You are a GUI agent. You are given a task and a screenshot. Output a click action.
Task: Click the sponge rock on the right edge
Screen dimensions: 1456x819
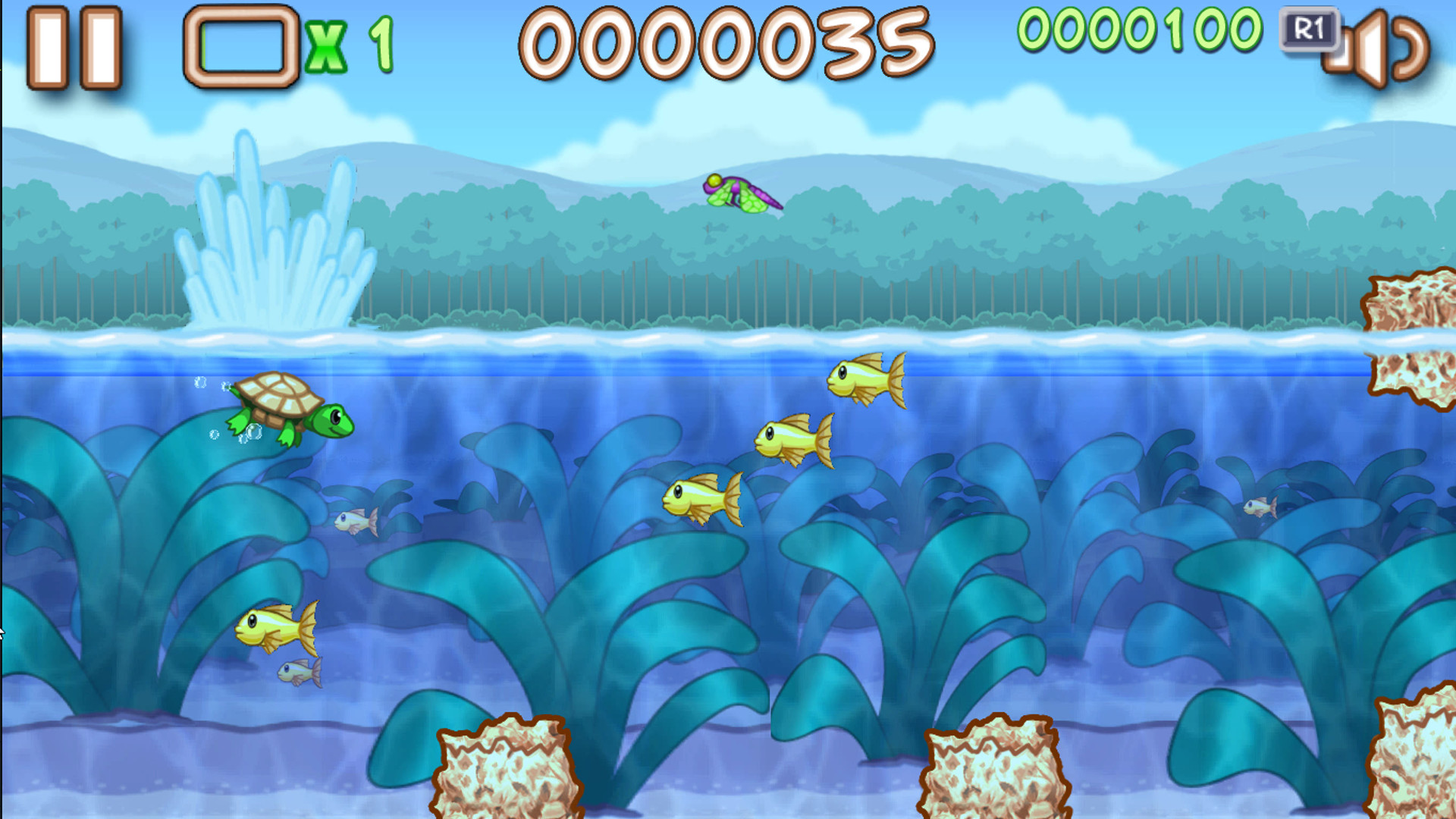1418,334
